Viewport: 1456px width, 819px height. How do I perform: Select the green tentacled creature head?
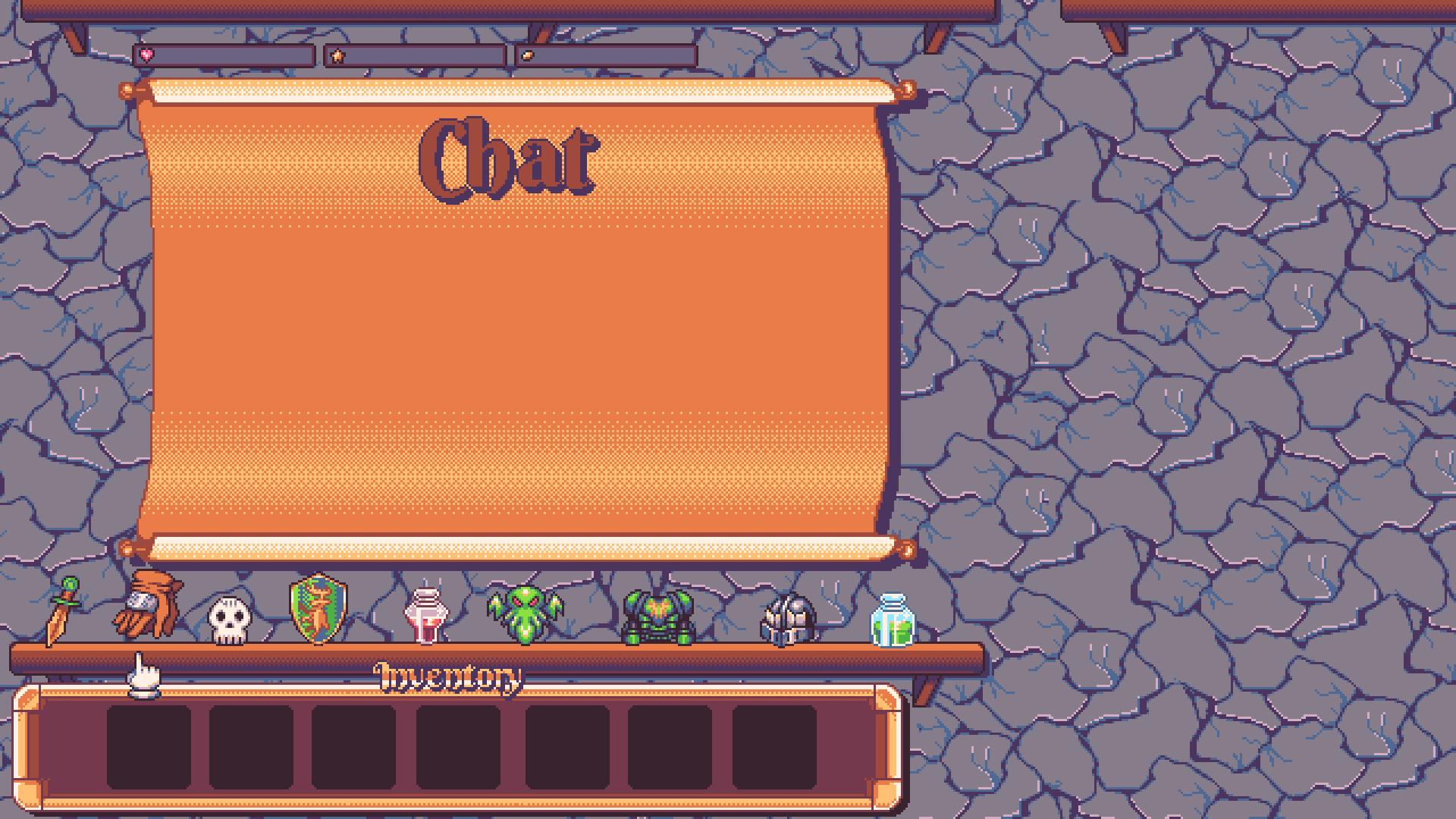[x=525, y=614]
